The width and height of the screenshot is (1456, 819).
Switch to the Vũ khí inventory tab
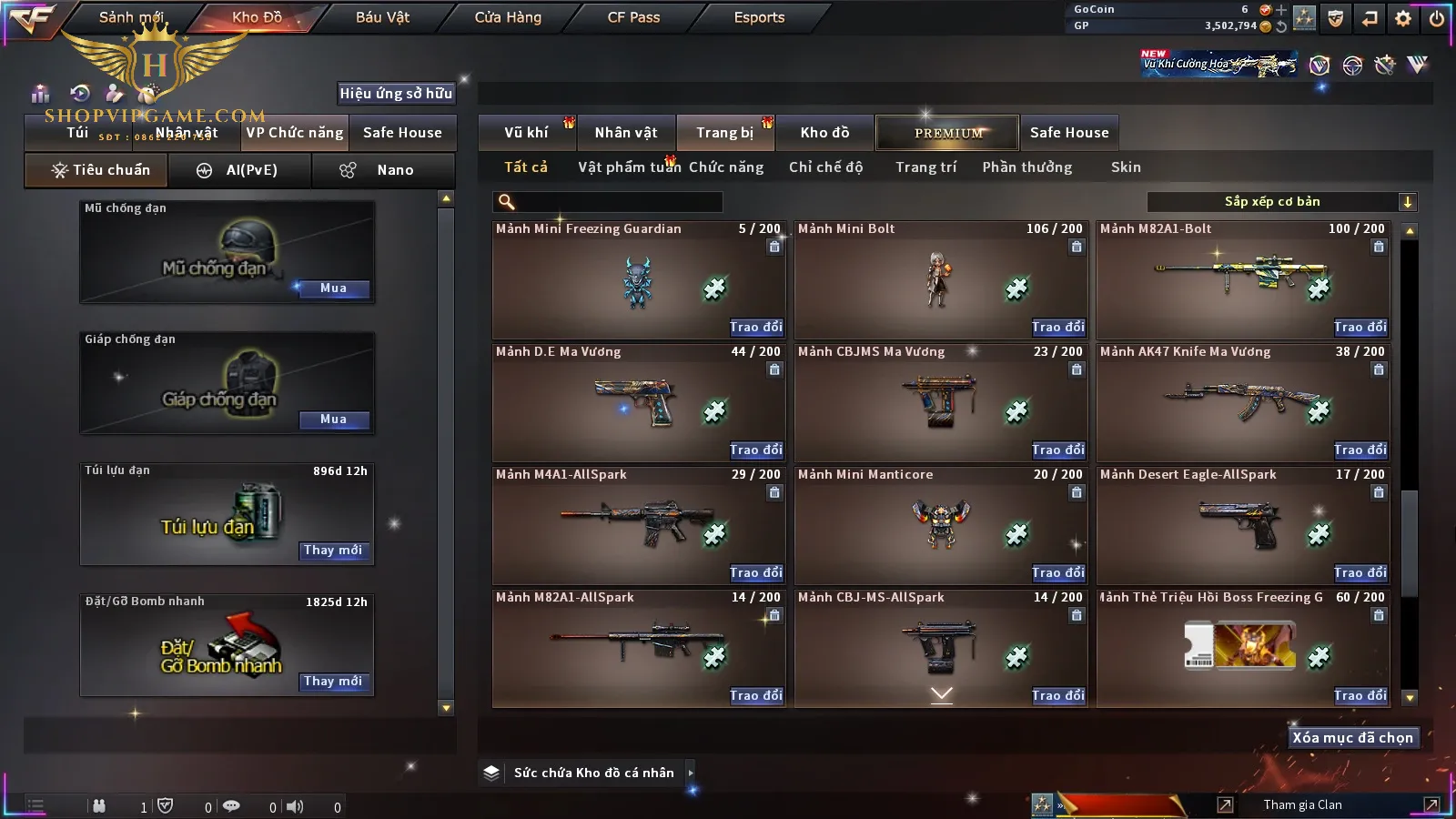(x=526, y=133)
